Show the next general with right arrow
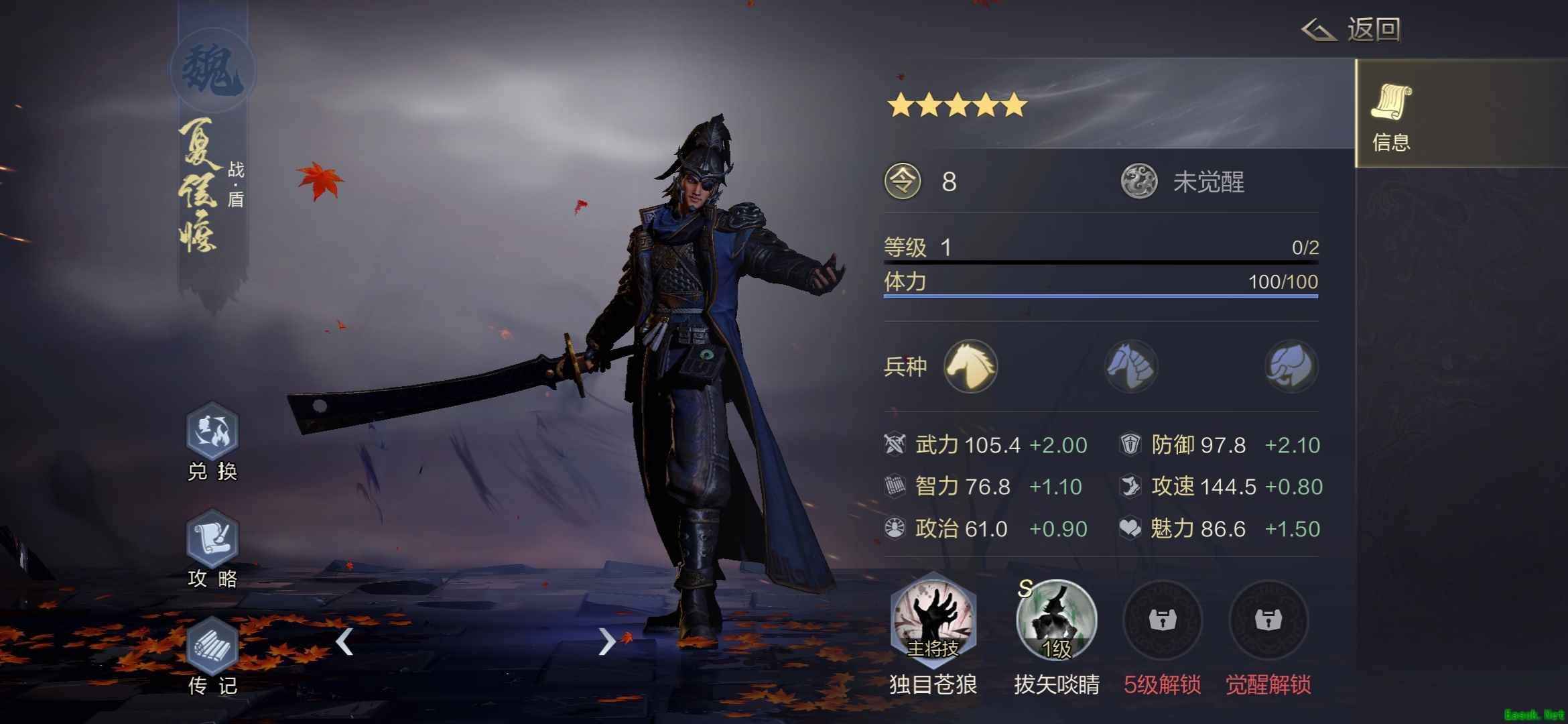The height and width of the screenshot is (724, 1568). coord(606,642)
